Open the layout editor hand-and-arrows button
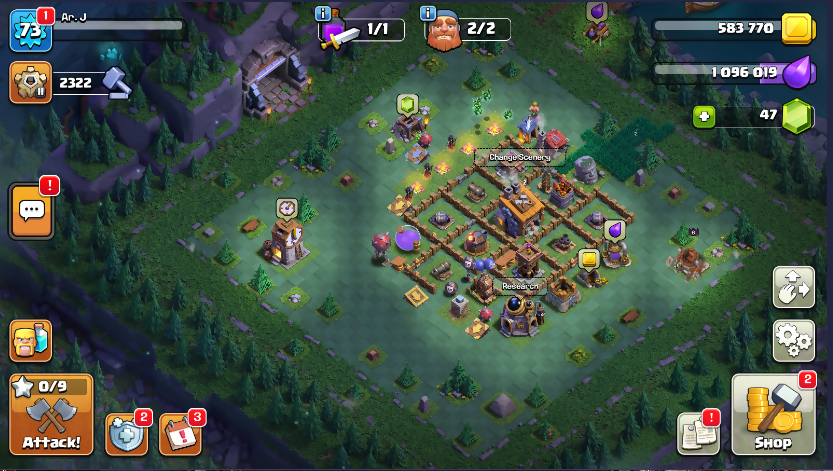 coord(793,288)
